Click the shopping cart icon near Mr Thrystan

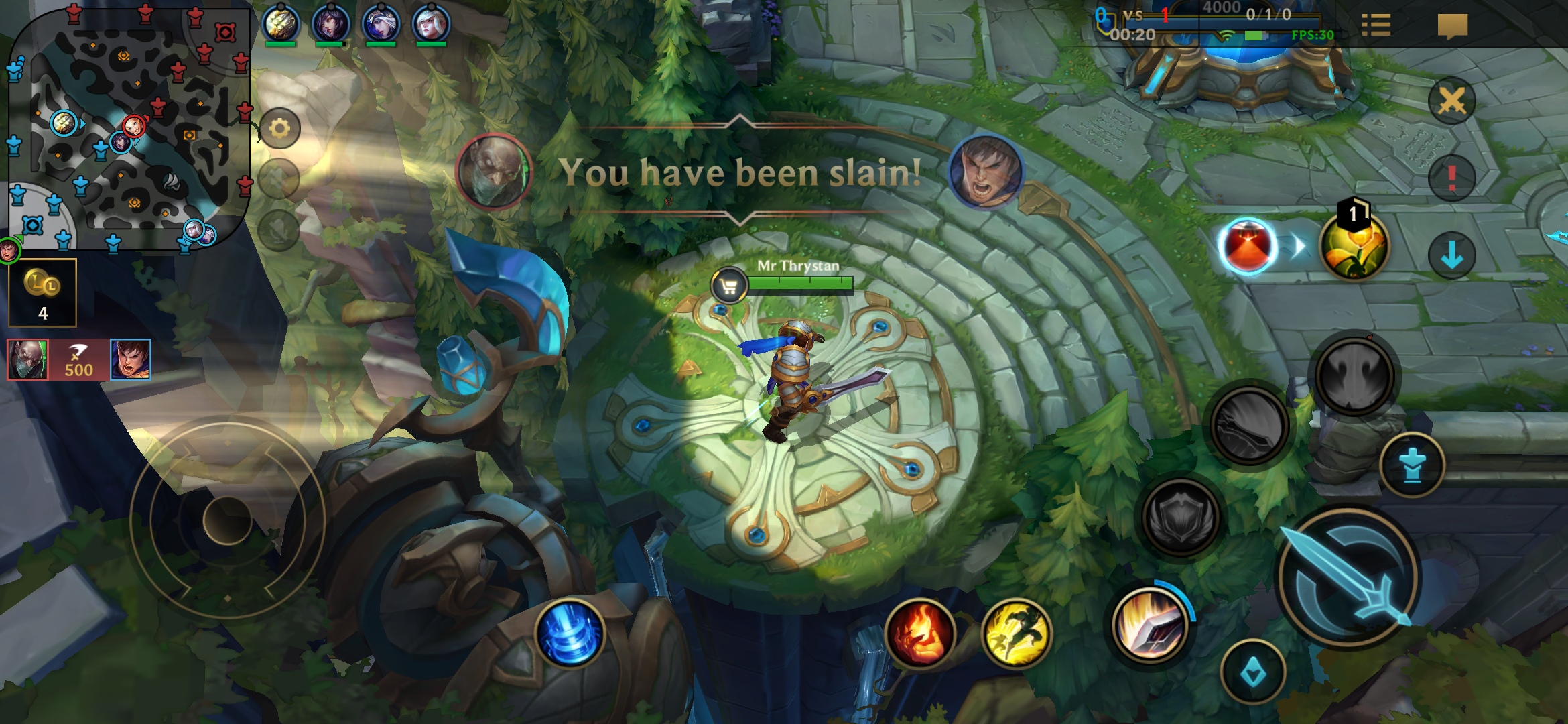[x=729, y=286]
